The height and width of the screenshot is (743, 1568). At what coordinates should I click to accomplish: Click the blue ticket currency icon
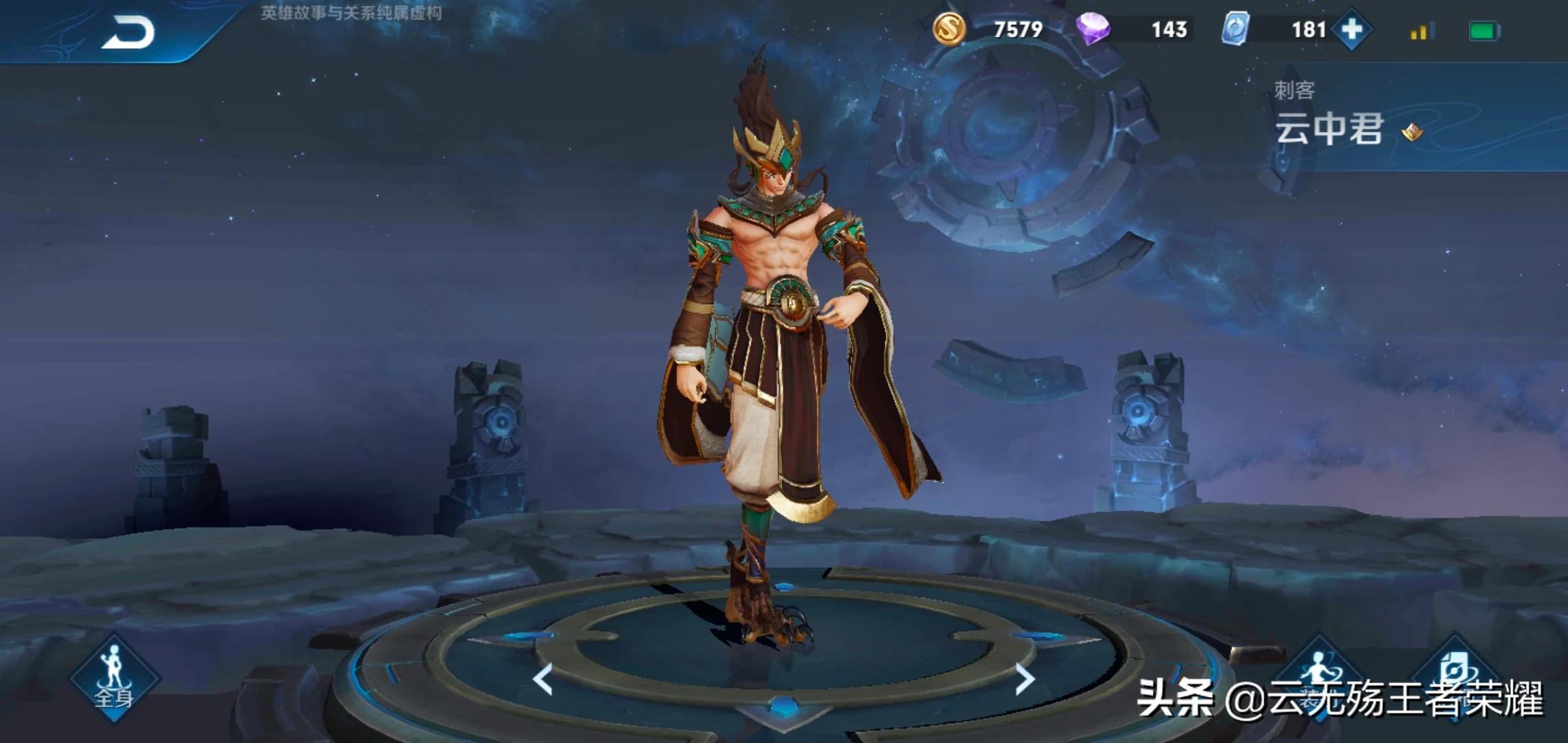coord(1235,30)
